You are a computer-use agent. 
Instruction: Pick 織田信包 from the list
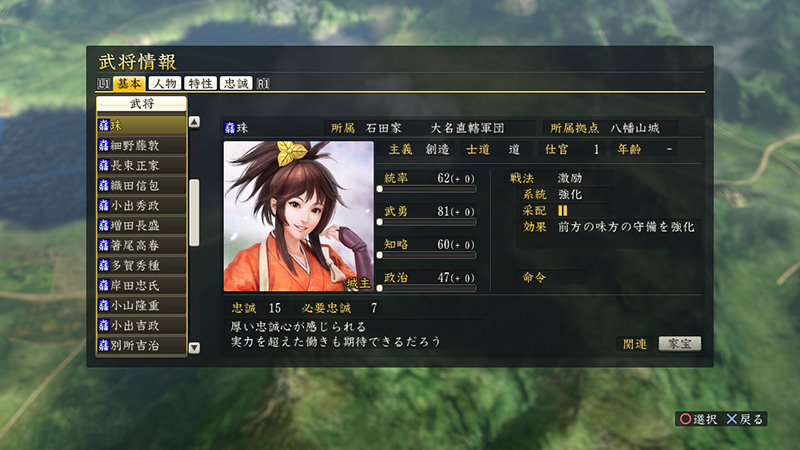[141, 185]
